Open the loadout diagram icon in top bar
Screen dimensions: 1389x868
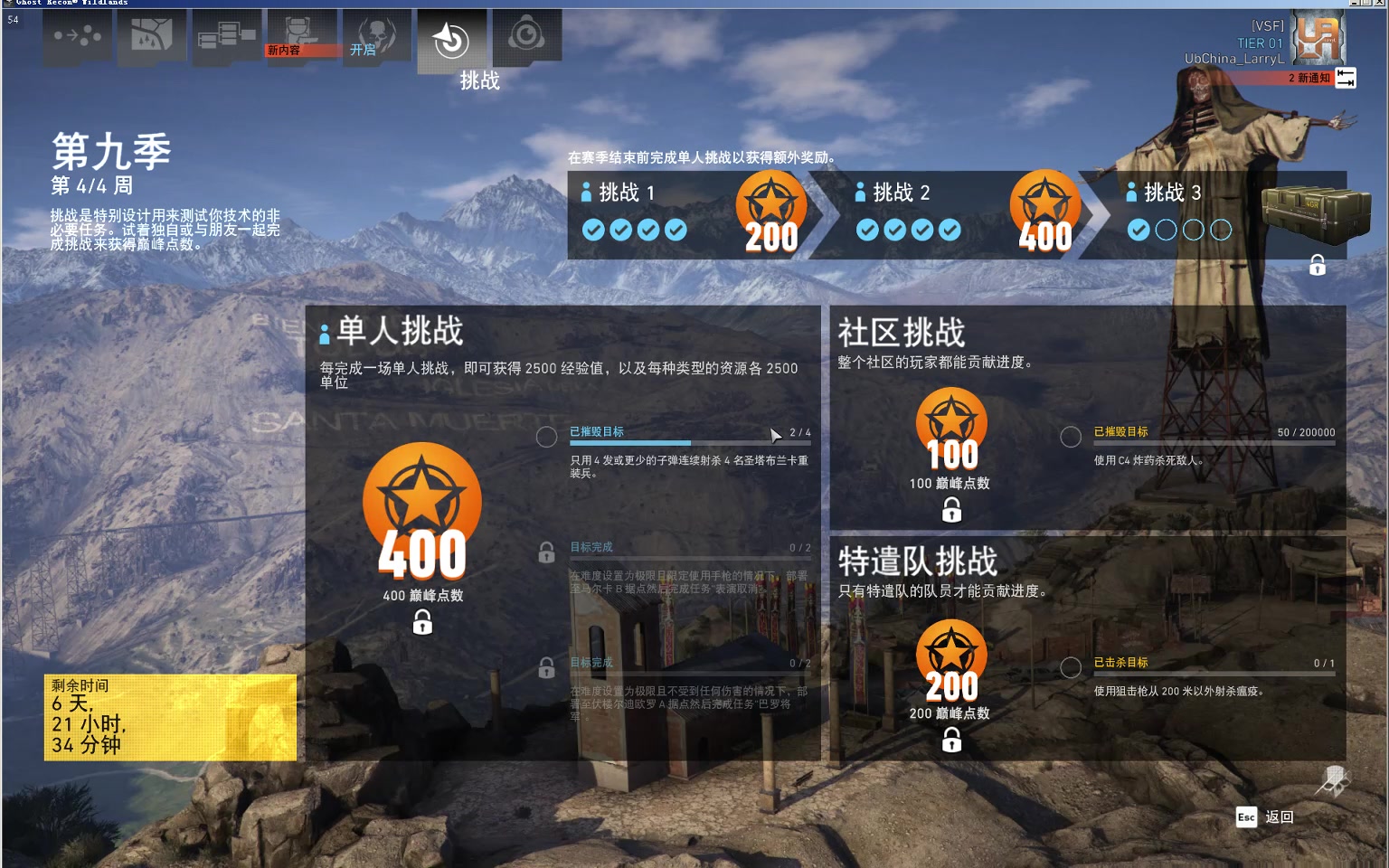226,36
